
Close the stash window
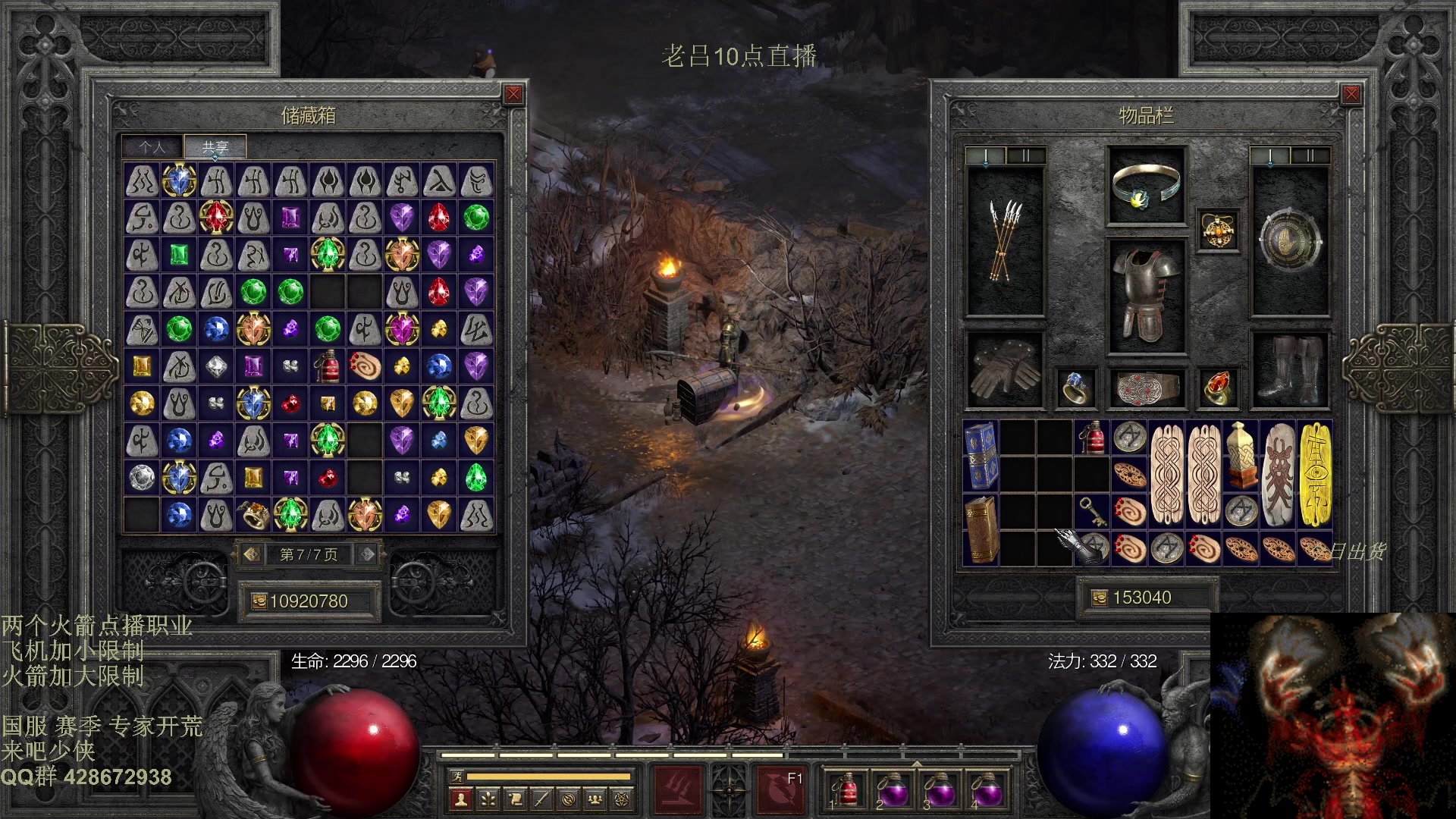click(x=513, y=94)
